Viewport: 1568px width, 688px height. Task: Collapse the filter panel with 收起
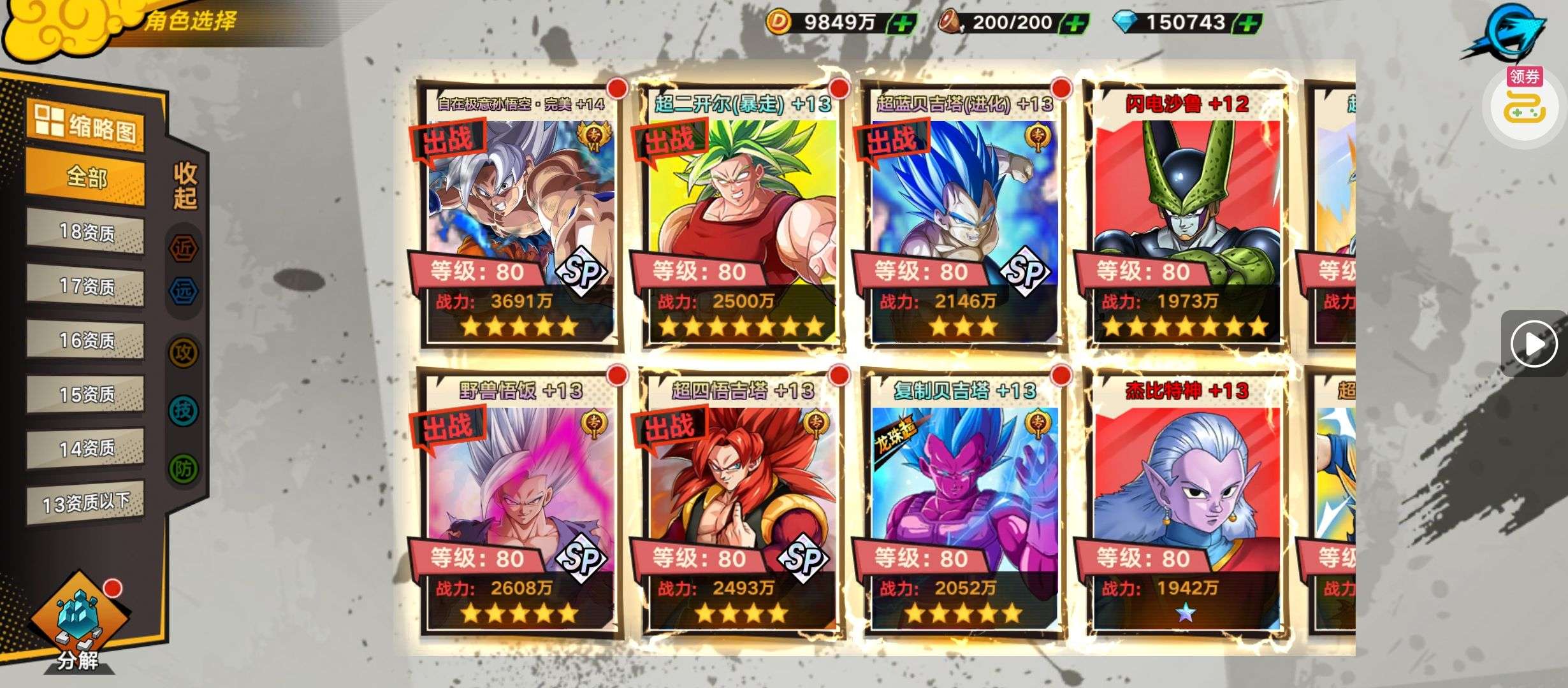[x=185, y=185]
